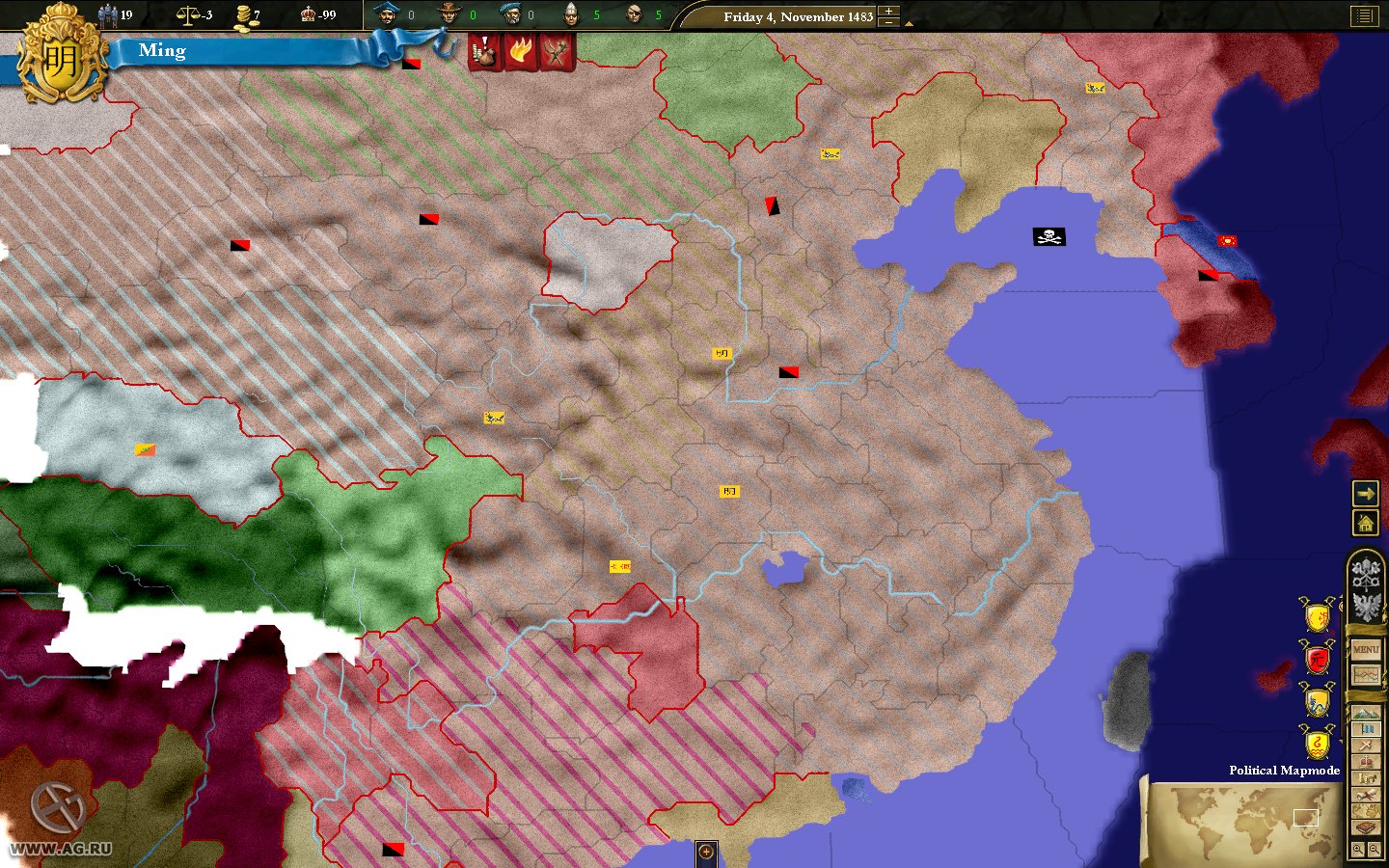
Task: Click the Ming country name banner
Action: tap(162, 50)
